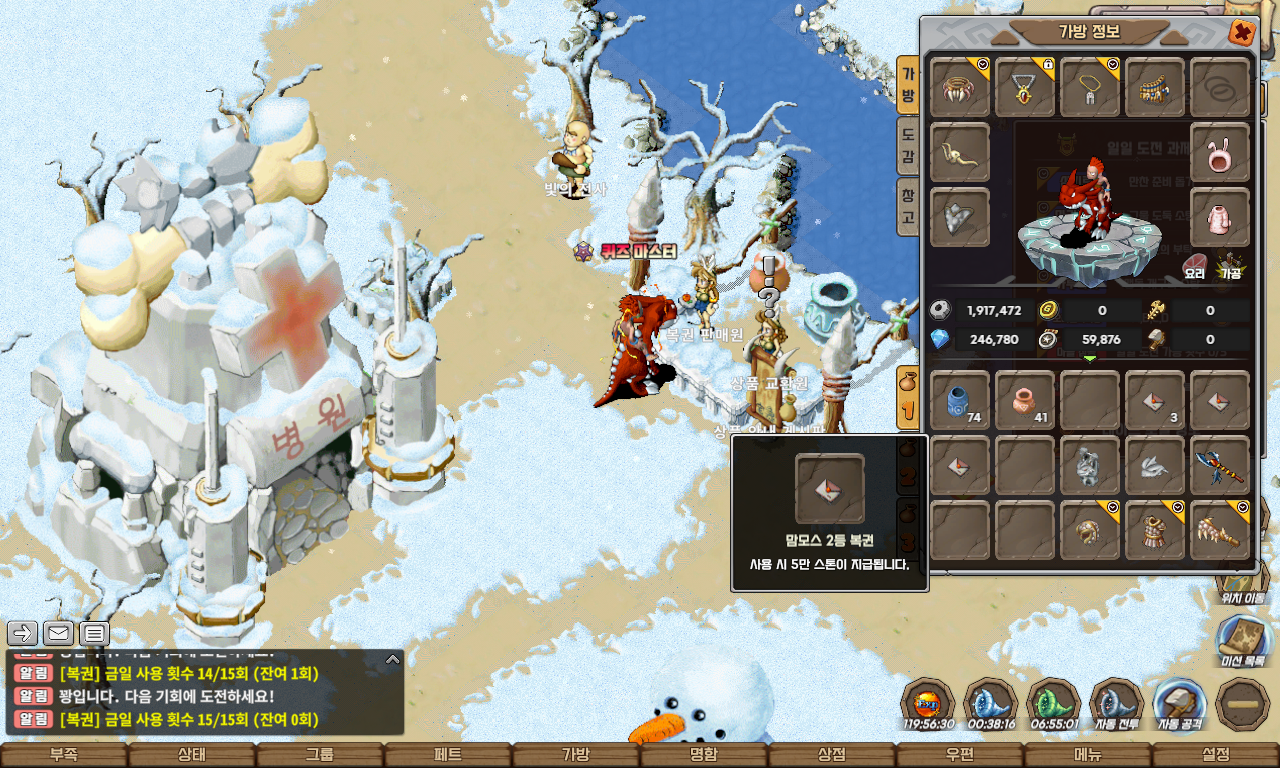Image resolution: width=1280 pixels, height=768 pixels.
Task: Select the pink bunny hat equipment slot
Action: coord(1220,153)
